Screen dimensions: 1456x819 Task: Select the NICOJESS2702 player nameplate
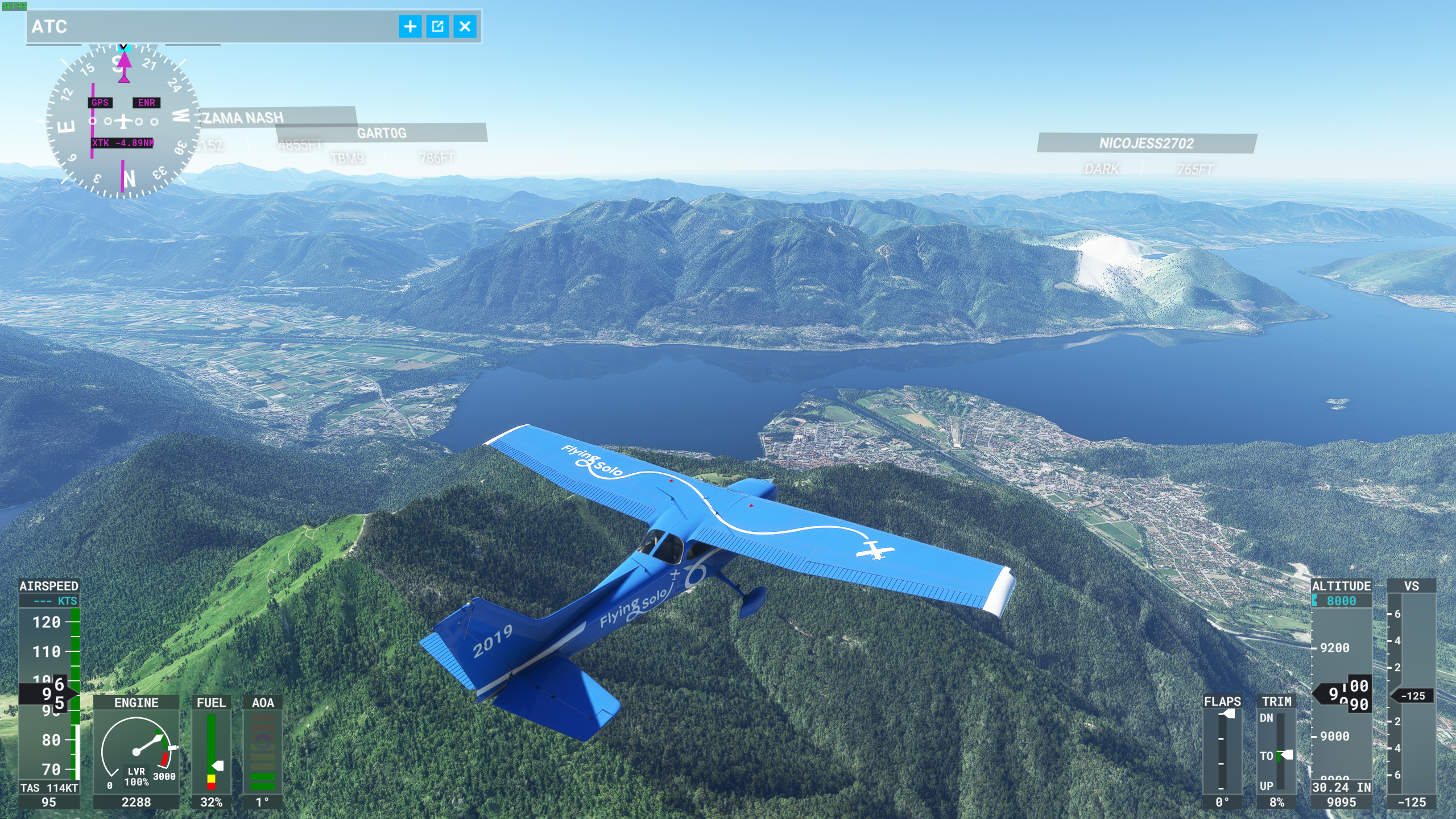tap(1146, 143)
